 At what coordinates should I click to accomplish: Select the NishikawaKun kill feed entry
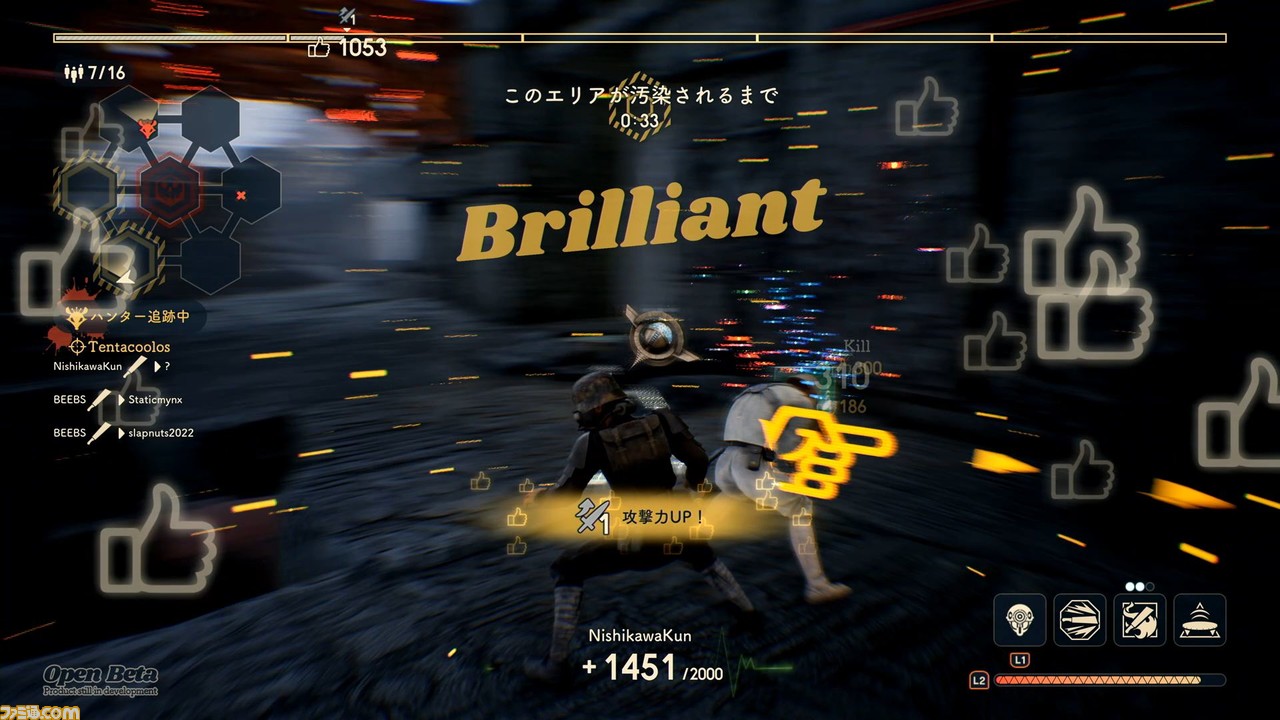[x=112, y=367]
